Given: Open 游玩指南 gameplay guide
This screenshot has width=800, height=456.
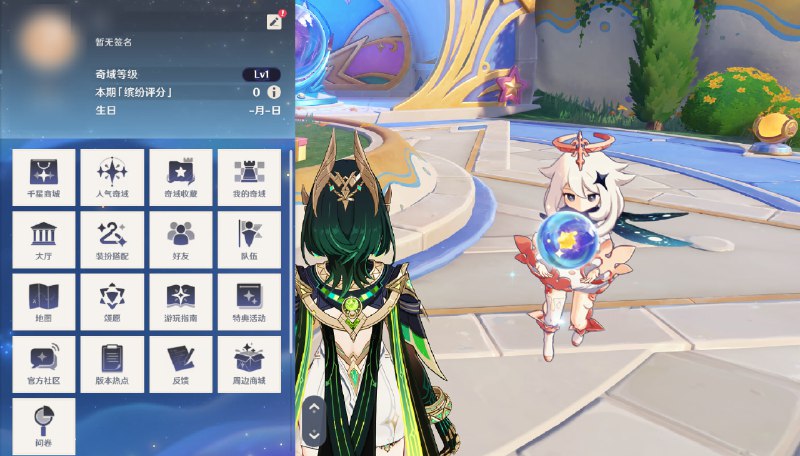Looking at the screenshot, I should [x=181, y=302].
